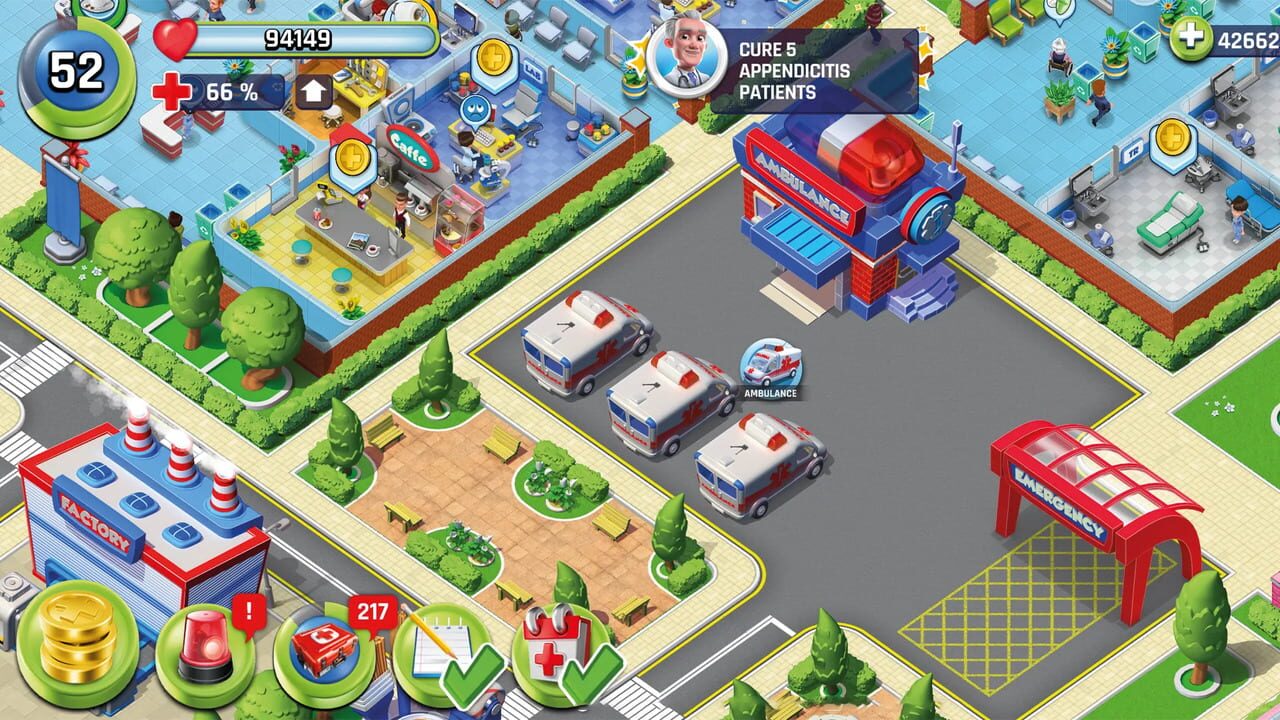Collect the coin above the Lab room
1280x720 pixels.
click(x=494, y=58)
